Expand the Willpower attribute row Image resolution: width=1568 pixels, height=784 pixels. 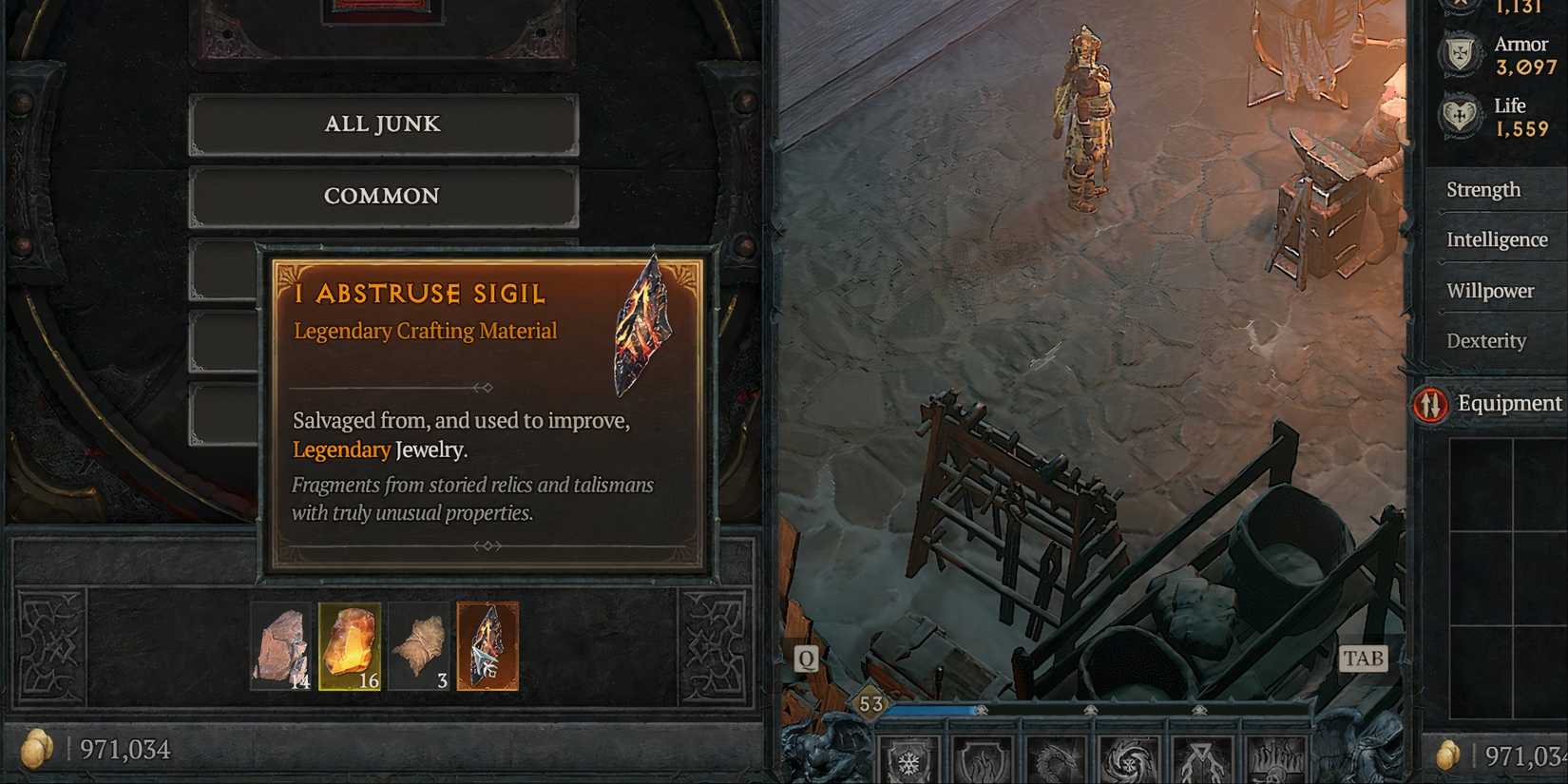1489,291
